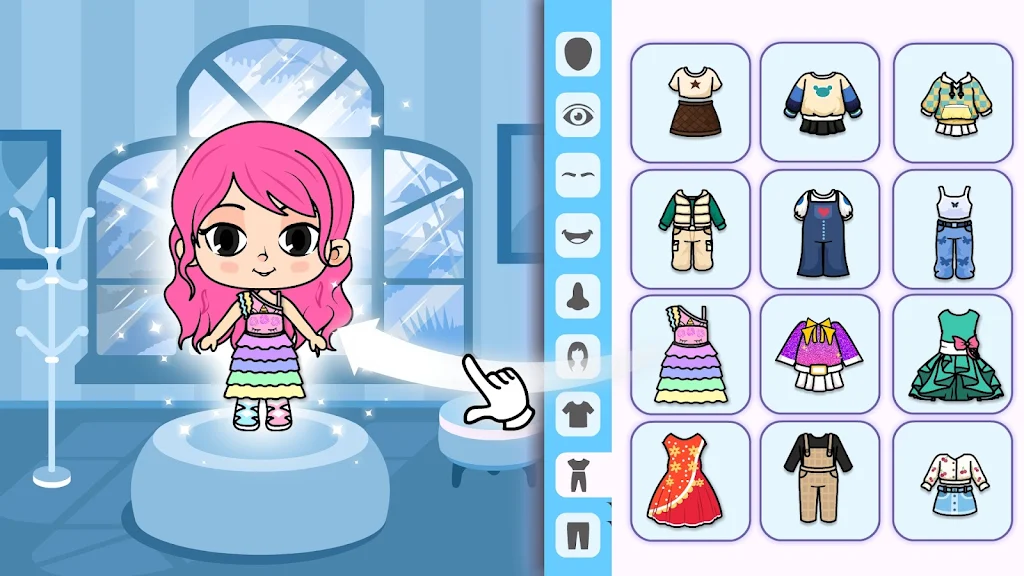Viewport: 1024px width, 576px height.
Task: Pick the star tee with brown skirt outfit
Action: (690, 102)
